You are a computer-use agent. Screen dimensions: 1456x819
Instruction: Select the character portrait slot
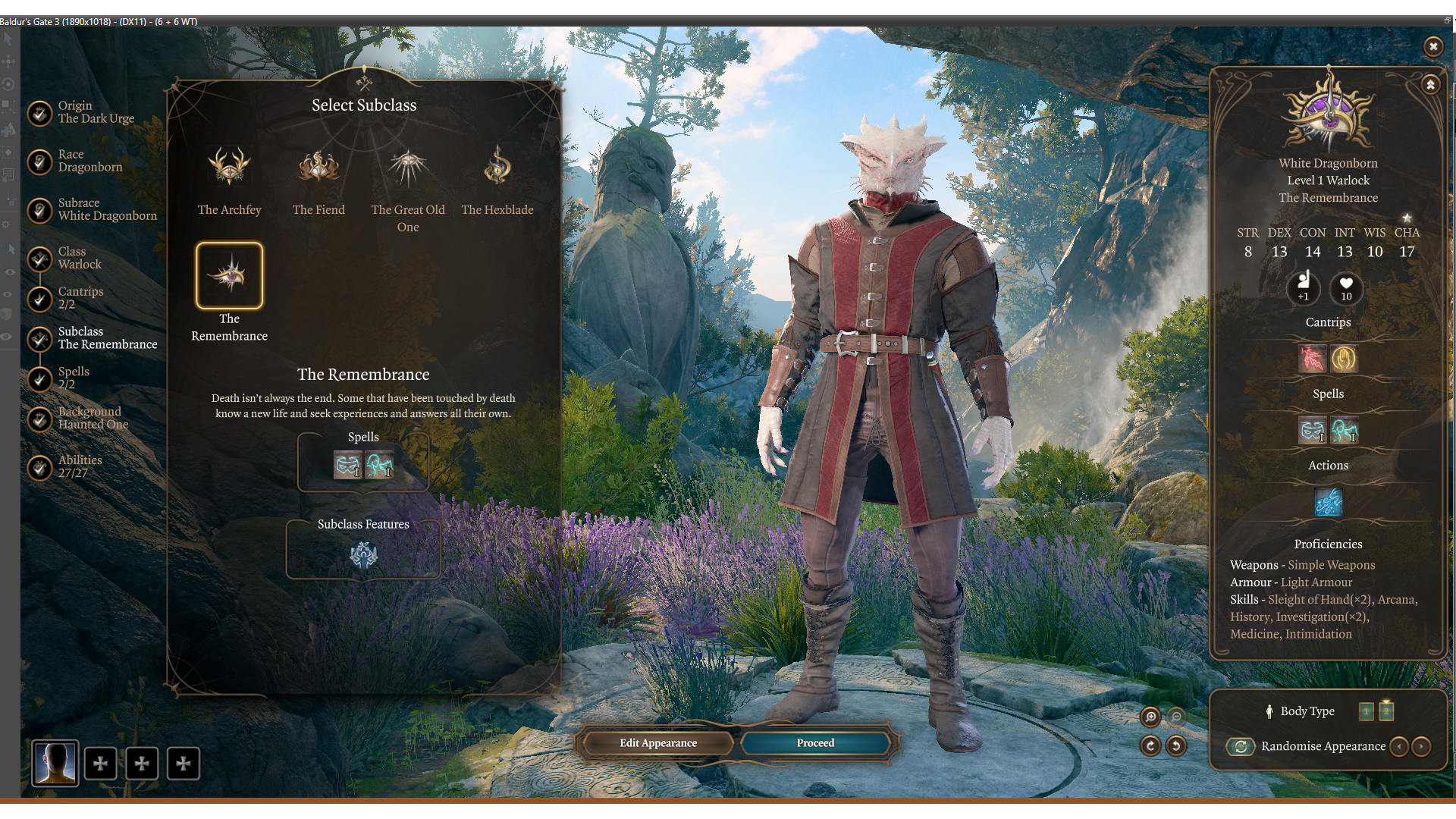pyautogui.click(x=55, y=763)
